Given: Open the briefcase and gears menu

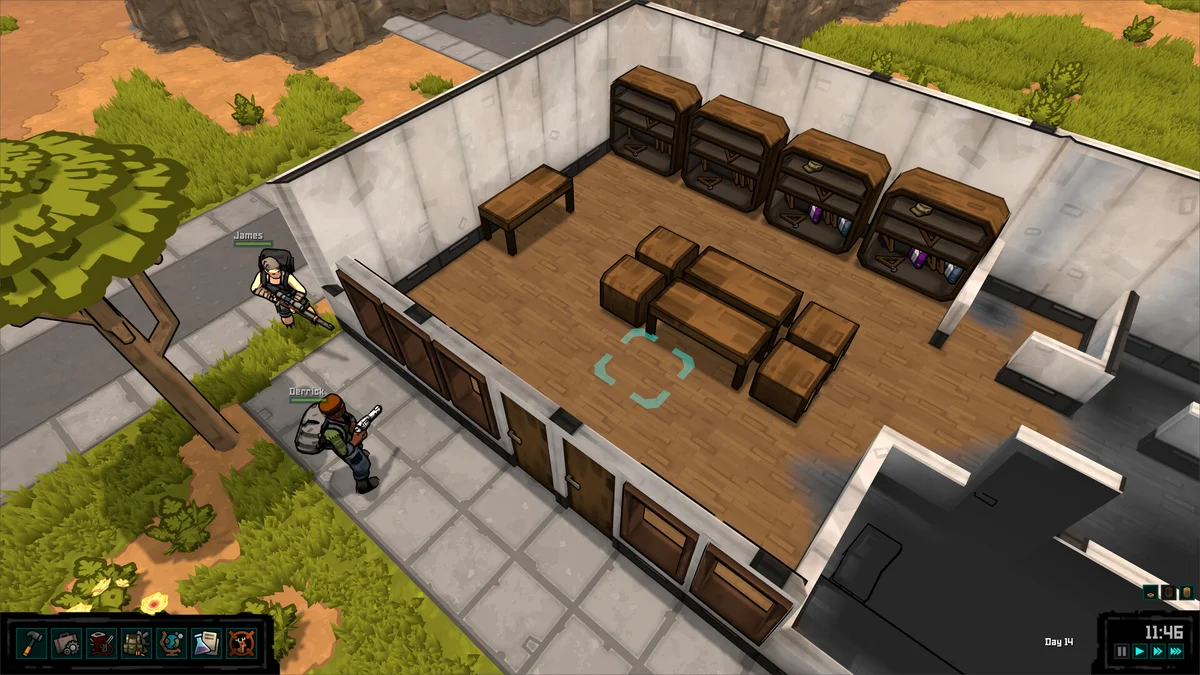Looking at the screenshot, I should click(66, 642).
